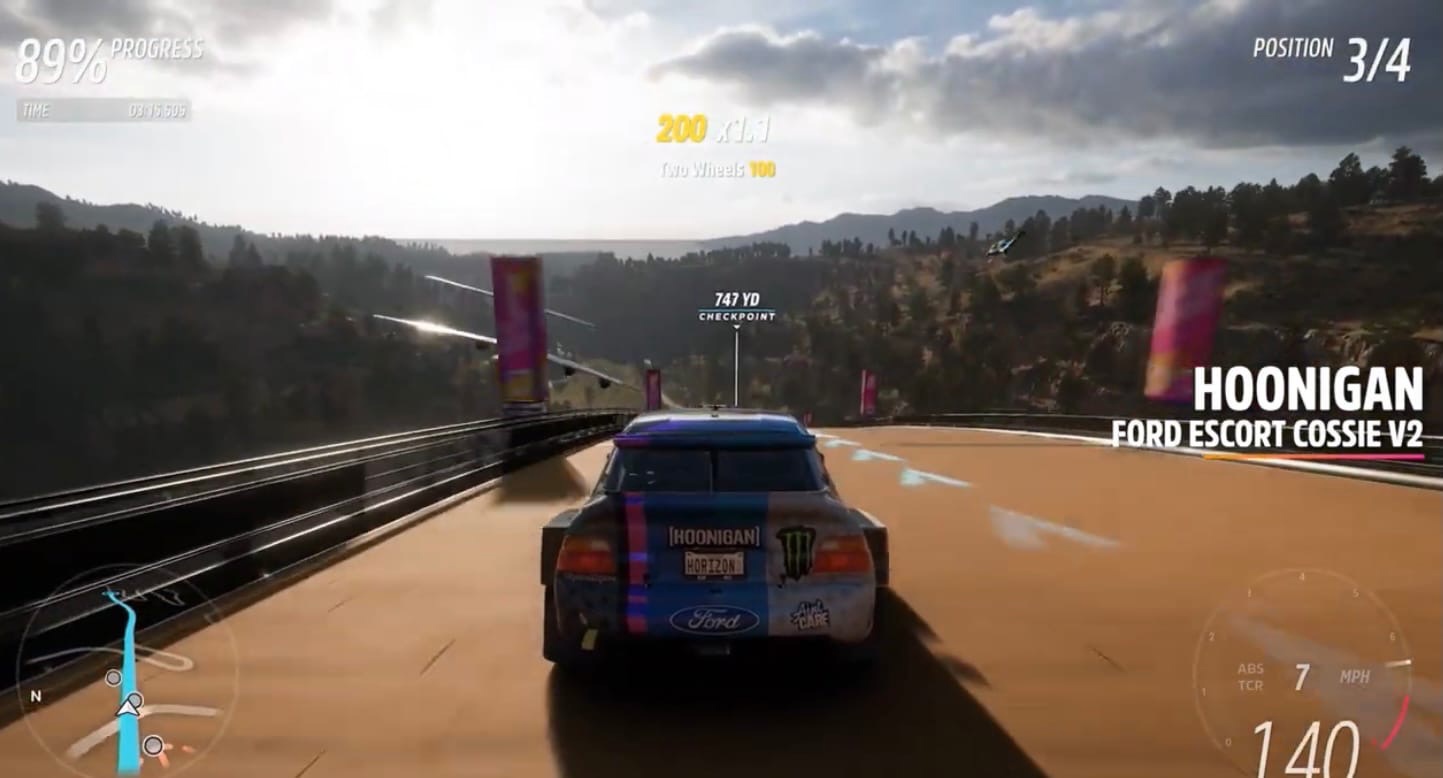Click the TCR traction control indicator

tap(1253, 683)
